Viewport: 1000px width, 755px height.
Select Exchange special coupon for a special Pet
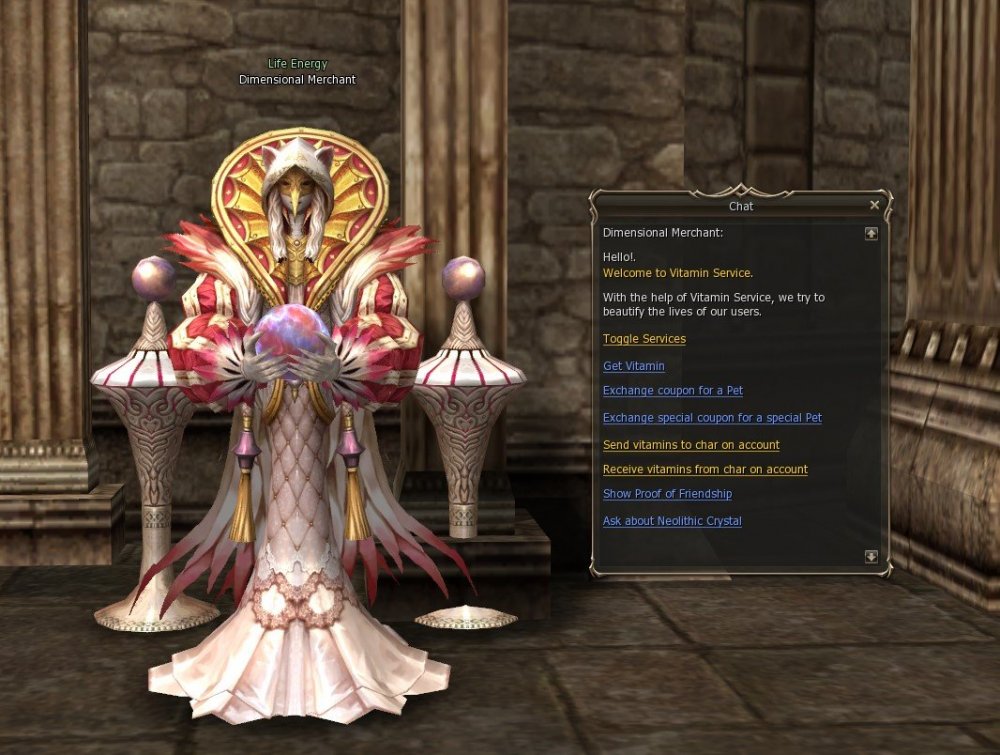[x=712, y=418]
